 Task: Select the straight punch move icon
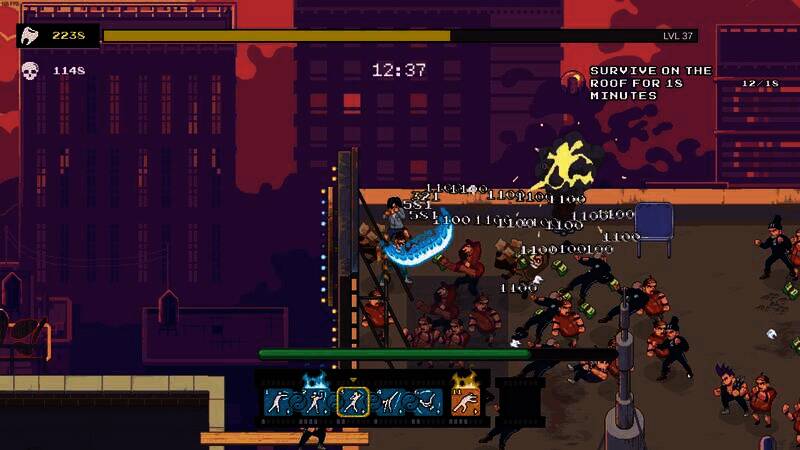[278, 402]
